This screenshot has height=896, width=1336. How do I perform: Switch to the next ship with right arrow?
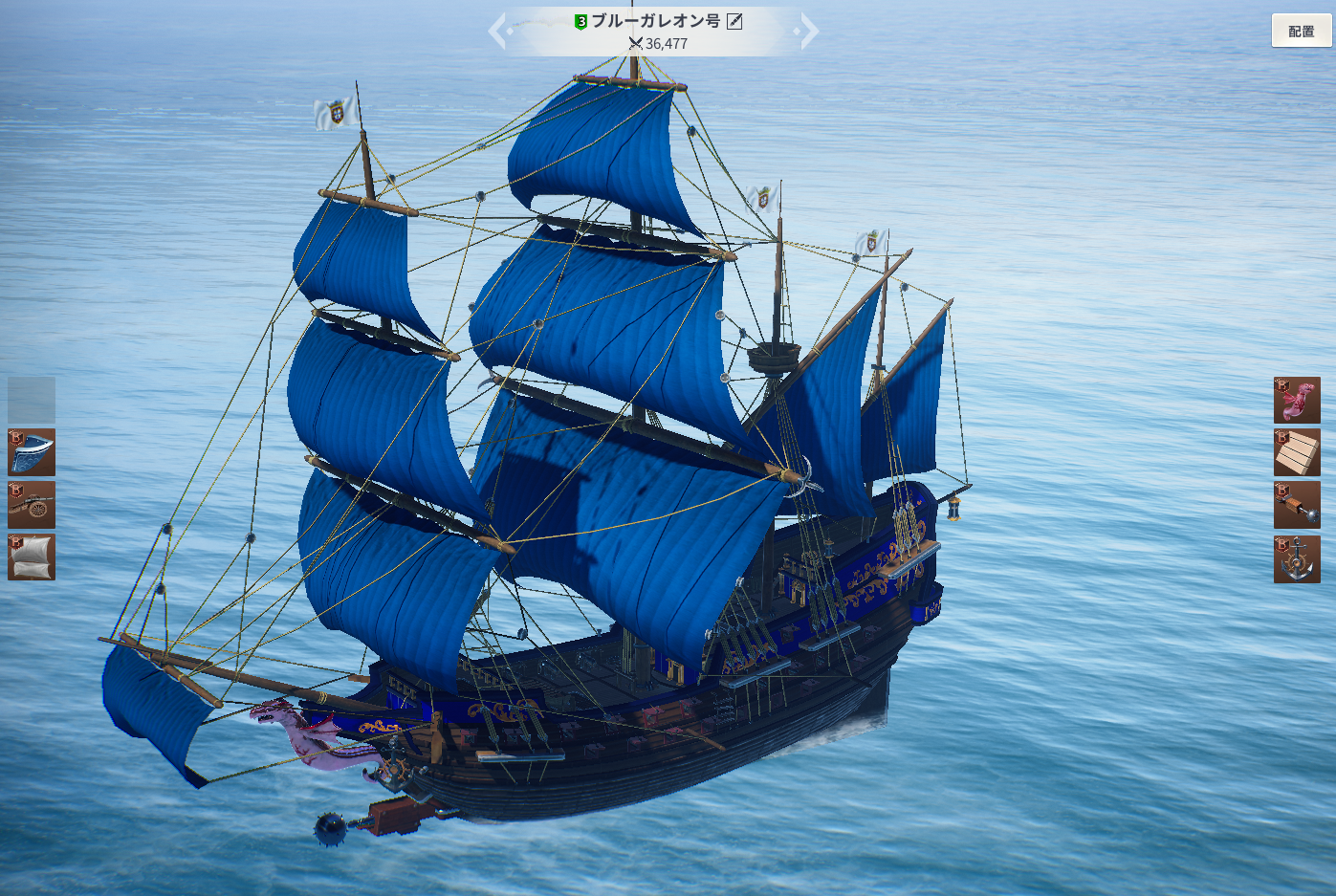pyautogui.click(x=810, y=31)
